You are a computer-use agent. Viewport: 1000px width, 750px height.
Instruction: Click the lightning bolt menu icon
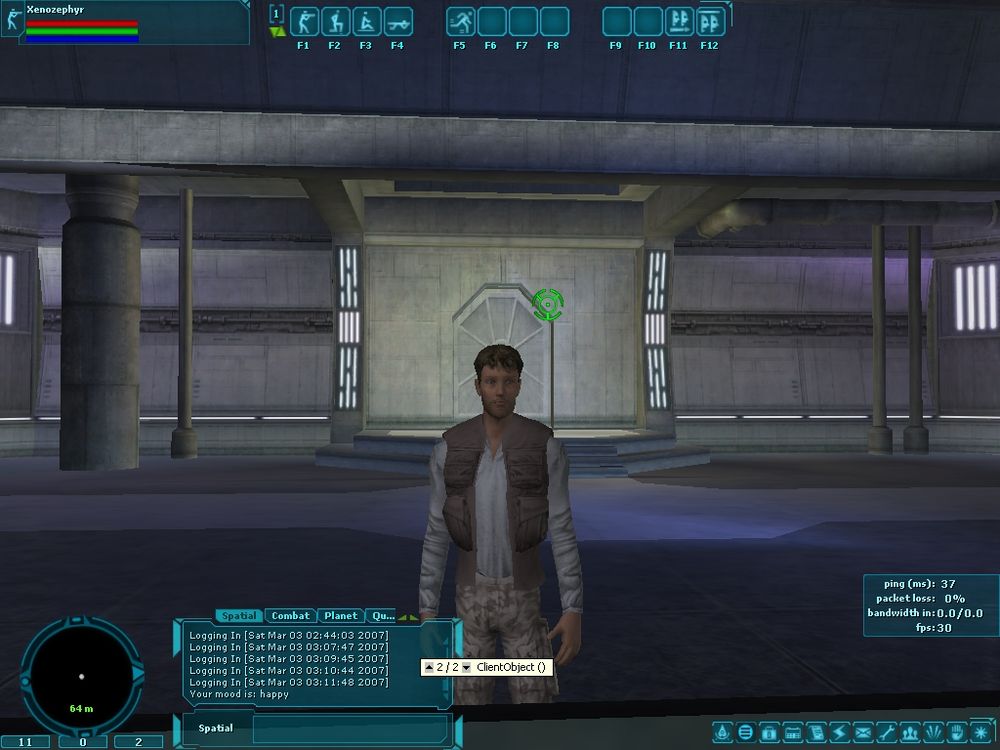pos(839,732)
